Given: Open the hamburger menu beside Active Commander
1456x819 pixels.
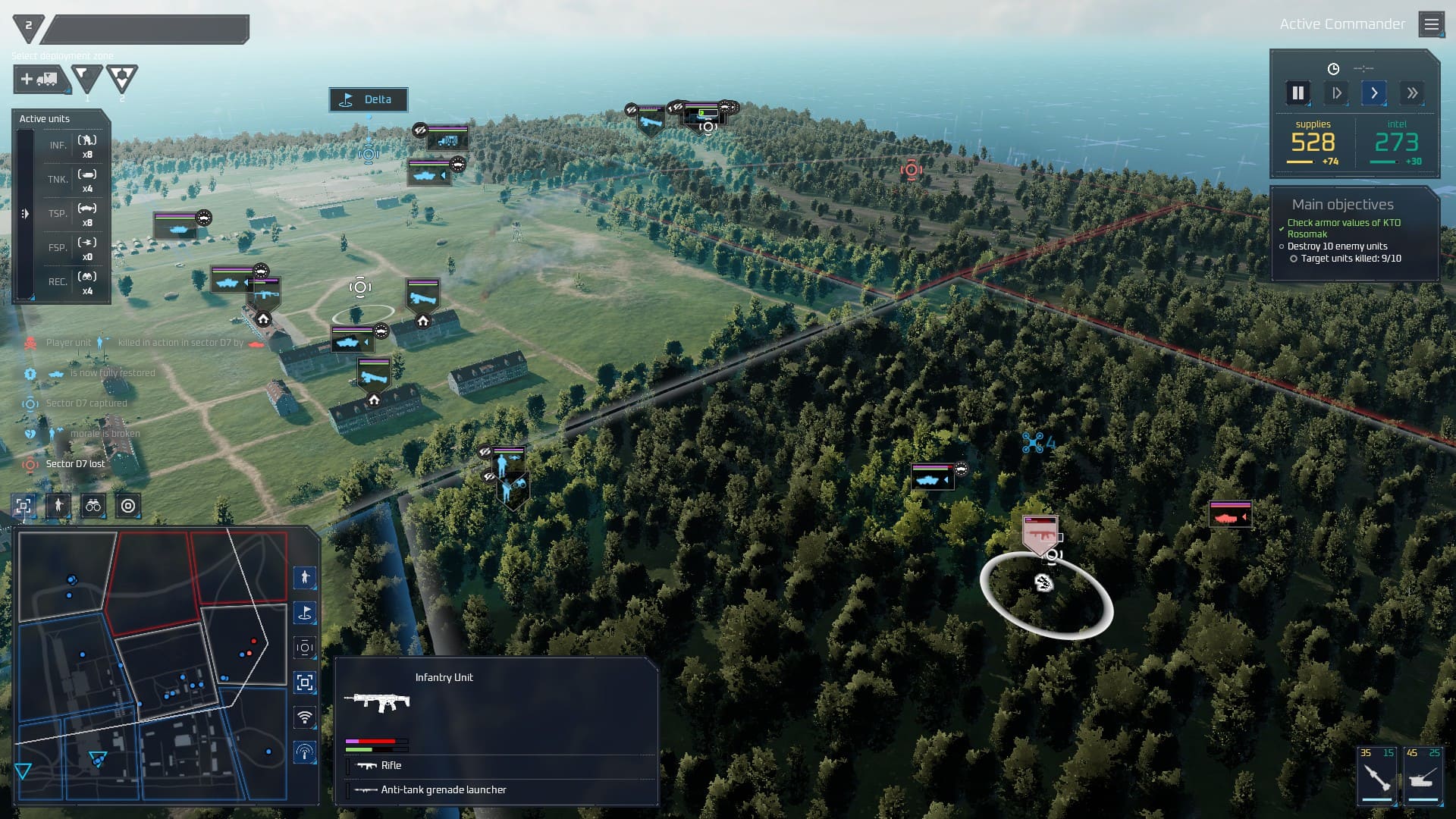Looking at the screenshot, I should [x=1431, y=25].
